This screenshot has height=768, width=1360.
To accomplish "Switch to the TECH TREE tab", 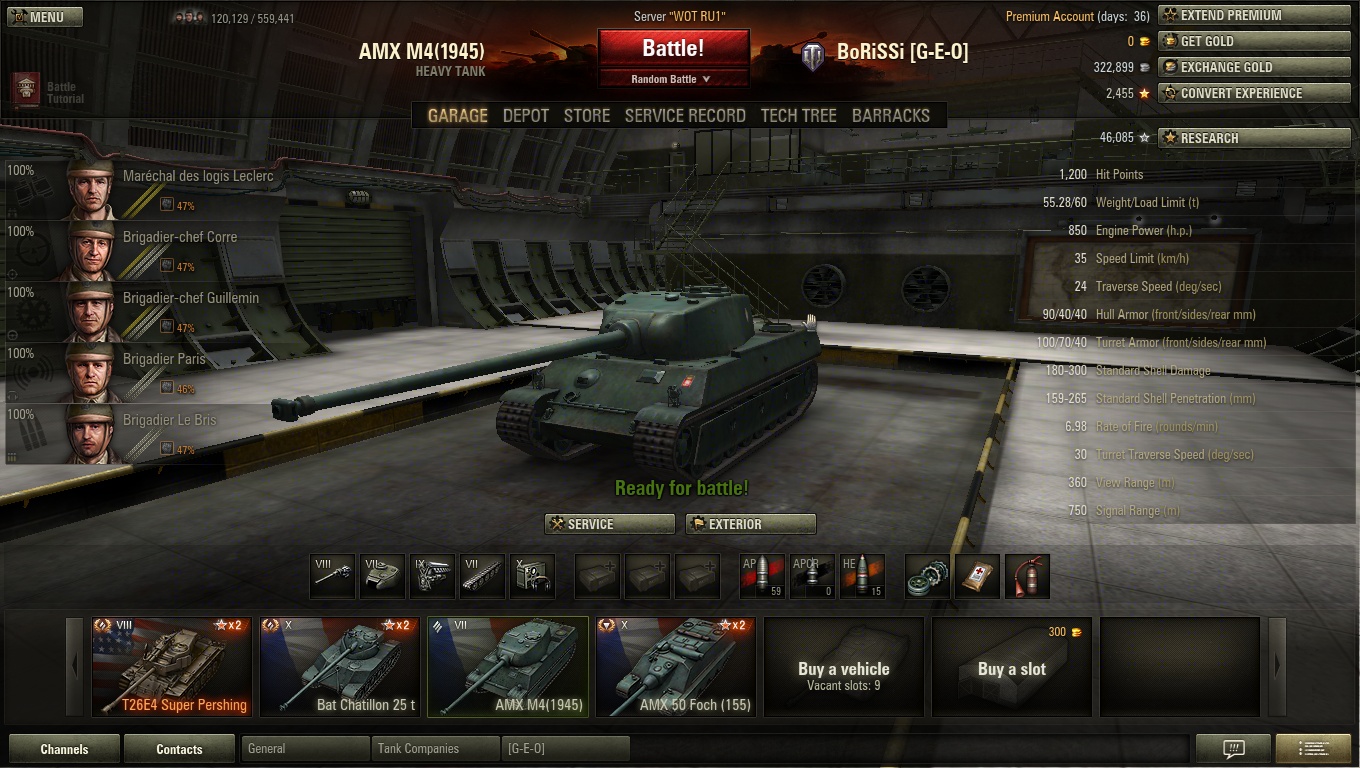I will (798, 115).
